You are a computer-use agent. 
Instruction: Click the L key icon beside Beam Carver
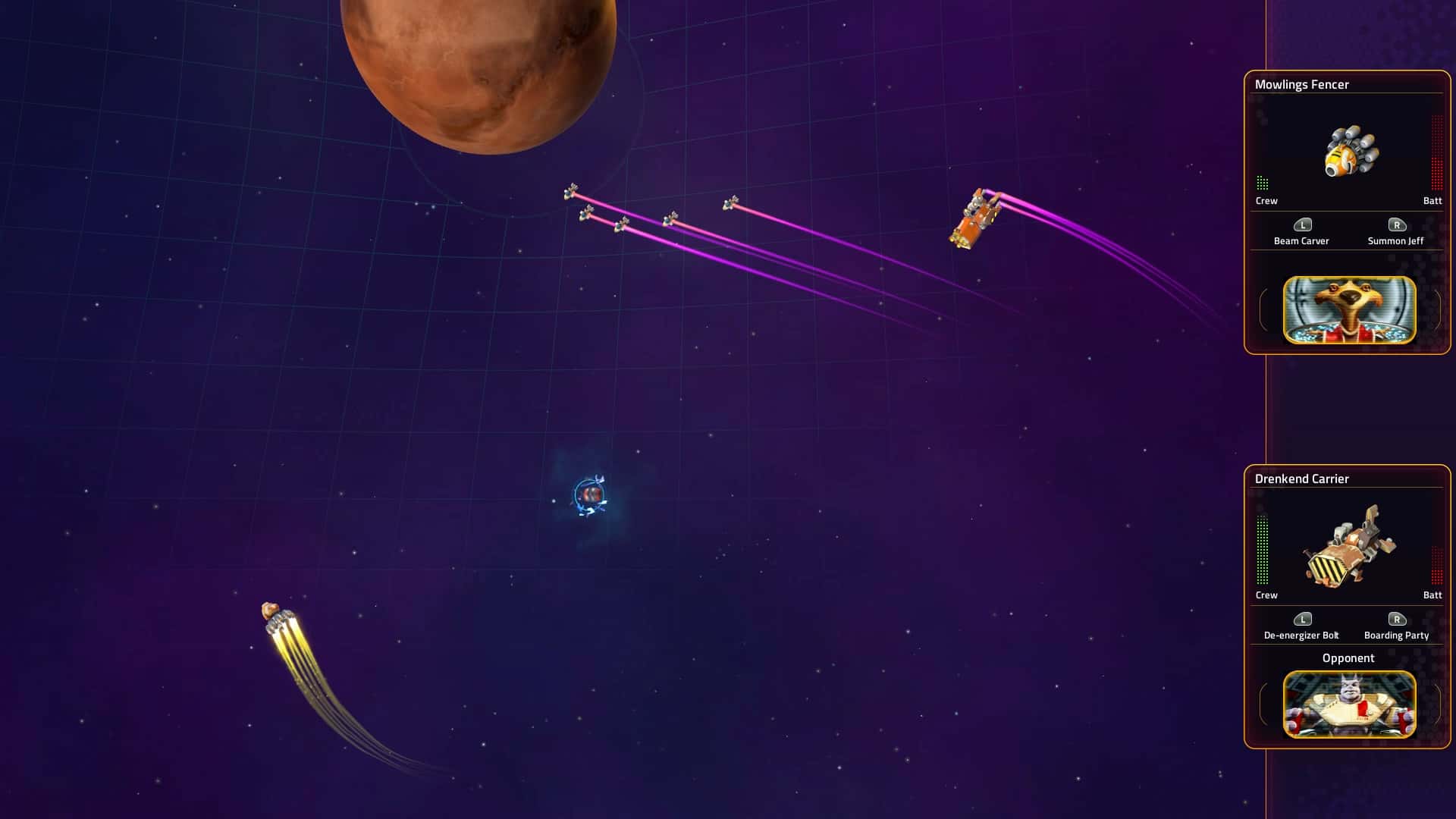1304,224
